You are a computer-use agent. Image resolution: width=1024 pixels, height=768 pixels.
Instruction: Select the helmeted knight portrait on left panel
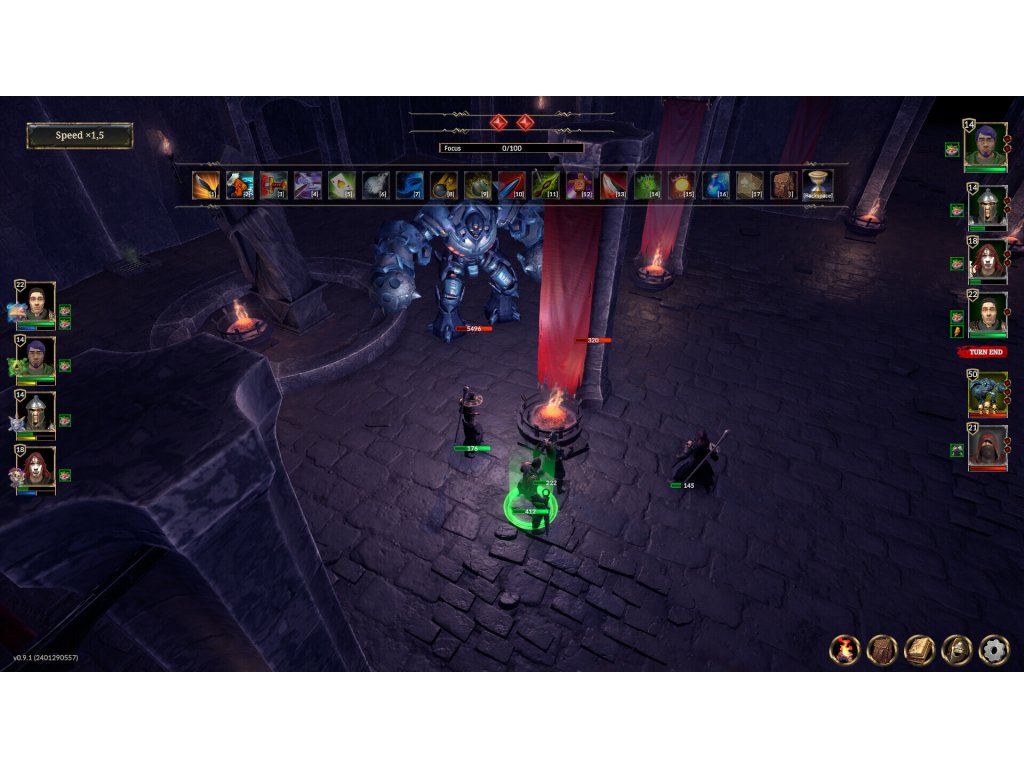40,410
